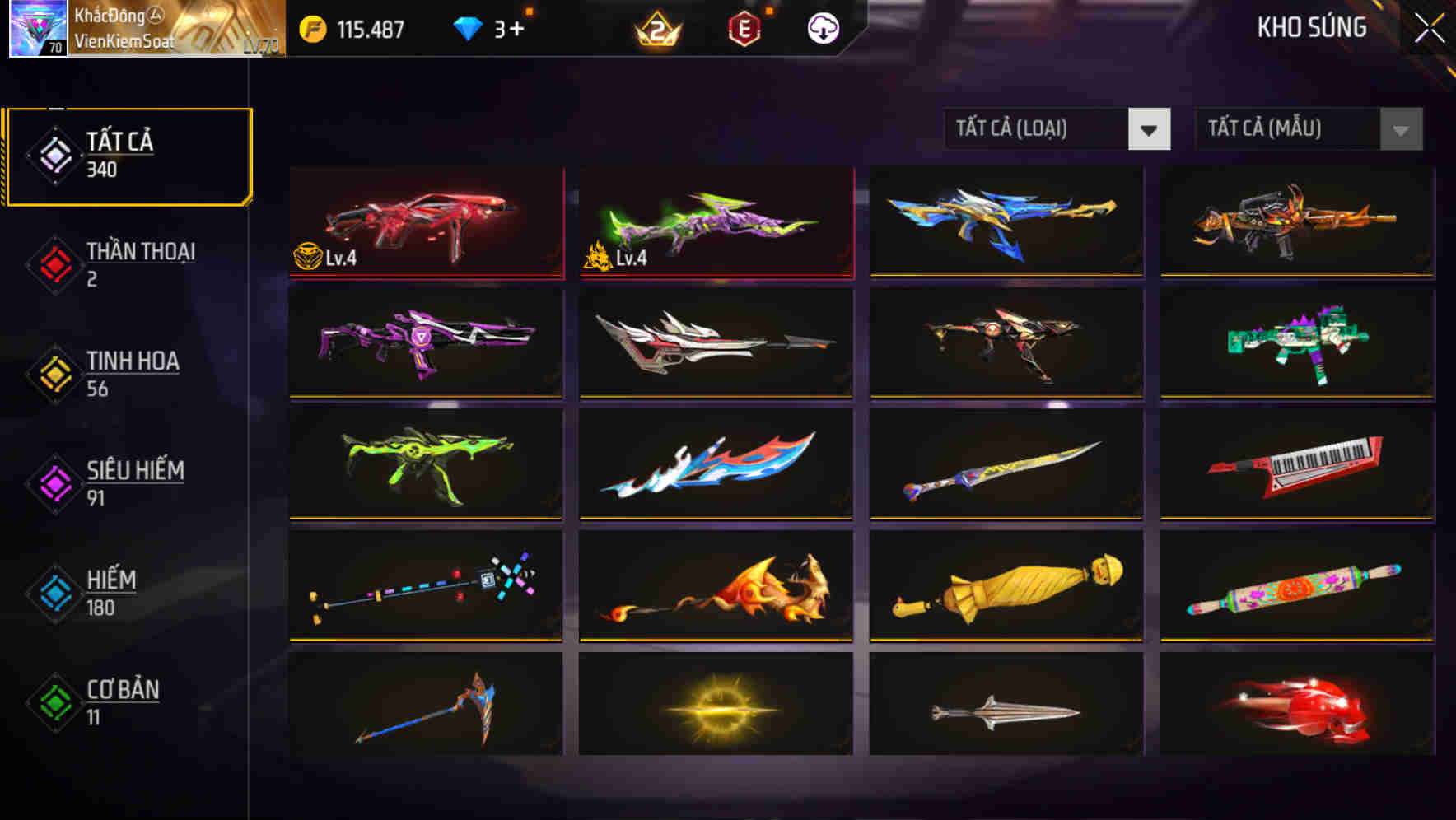Toggle the Lv.4 green-purple evo gun selection
This screenshot has height=820, width=1456.
(715, 224)
